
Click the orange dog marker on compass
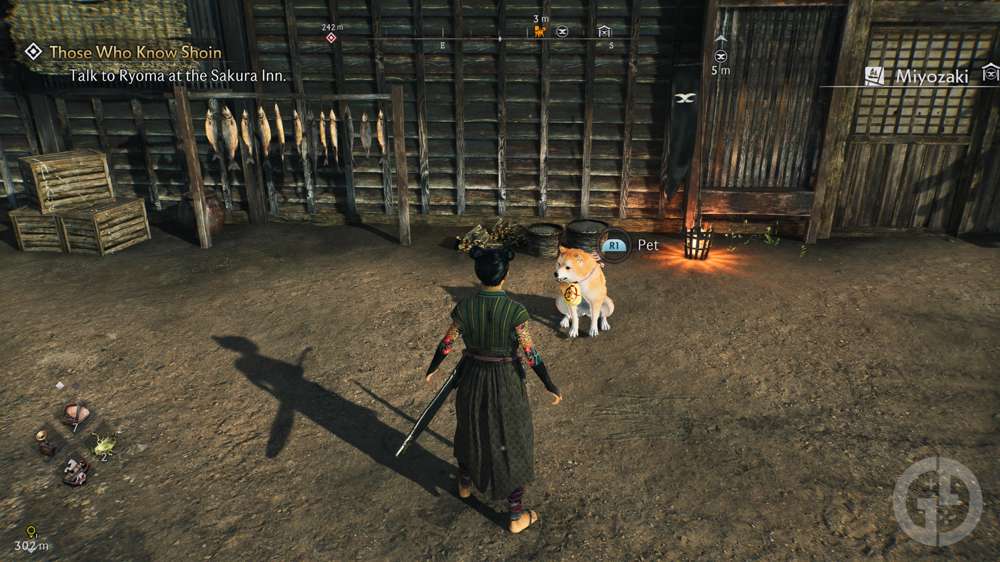tap(540, 32)
